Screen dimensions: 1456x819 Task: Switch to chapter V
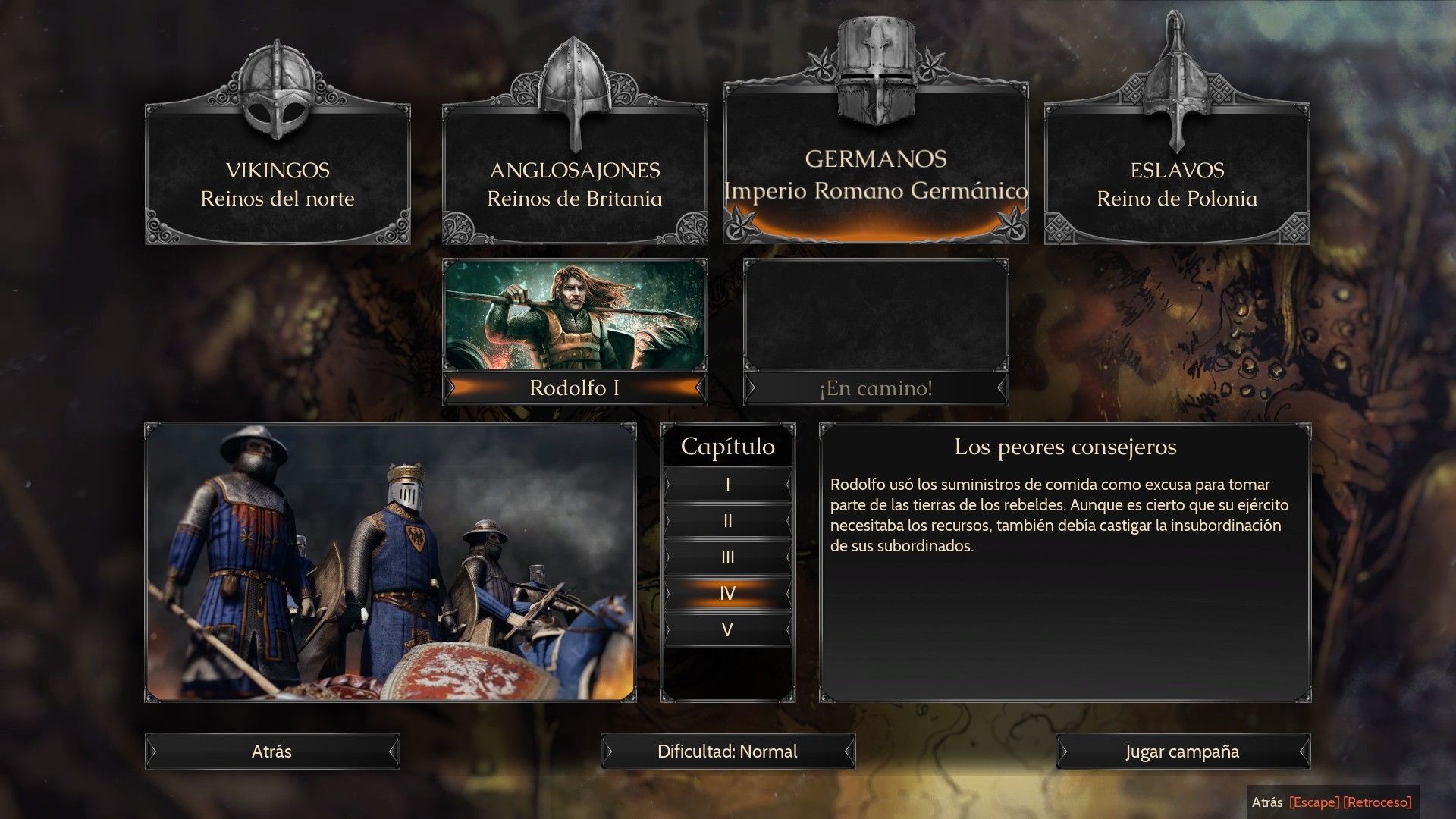point(727,629)
